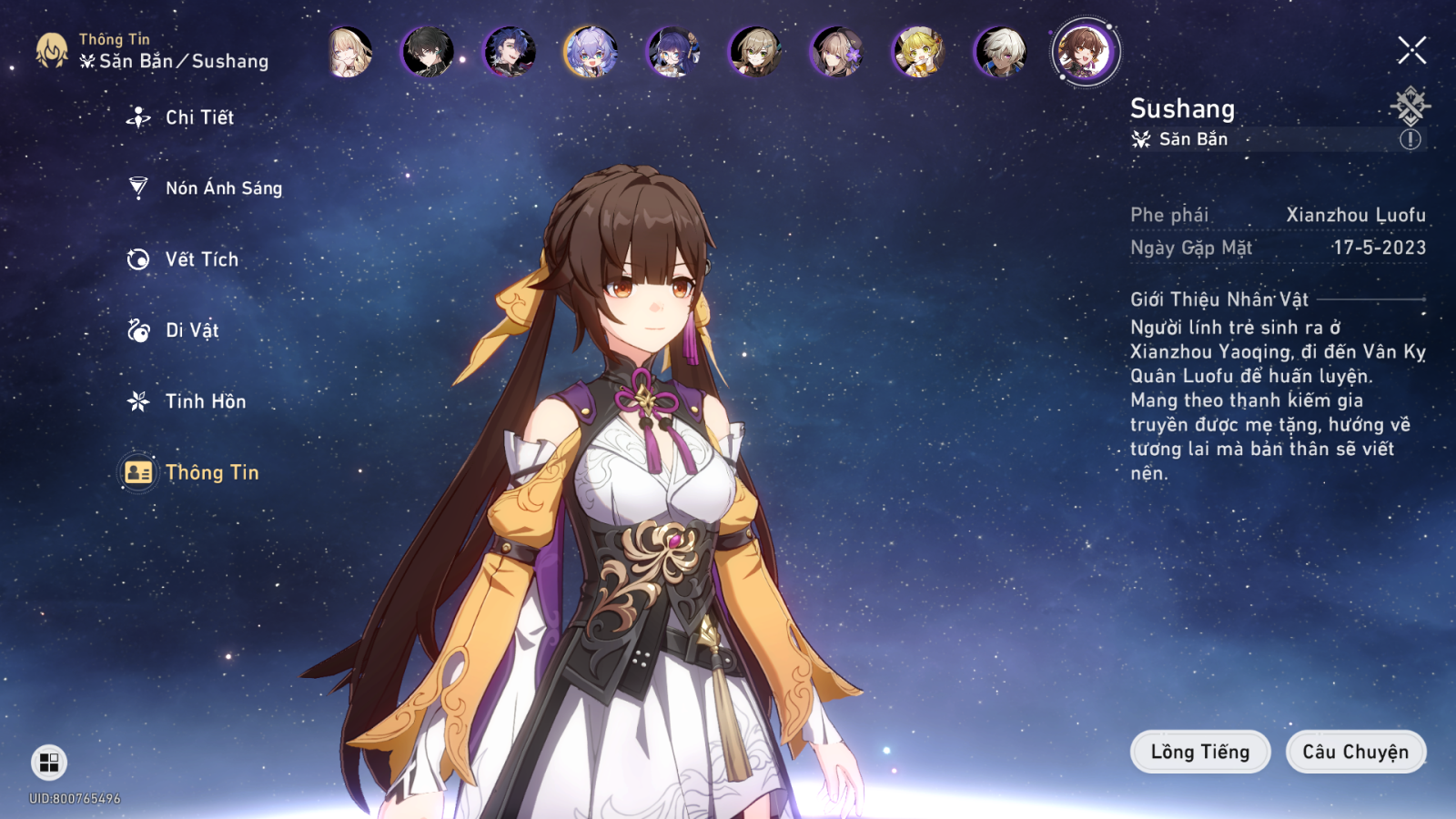
Task: Select the Thông Tin info tab
Action: pos(211,472)
